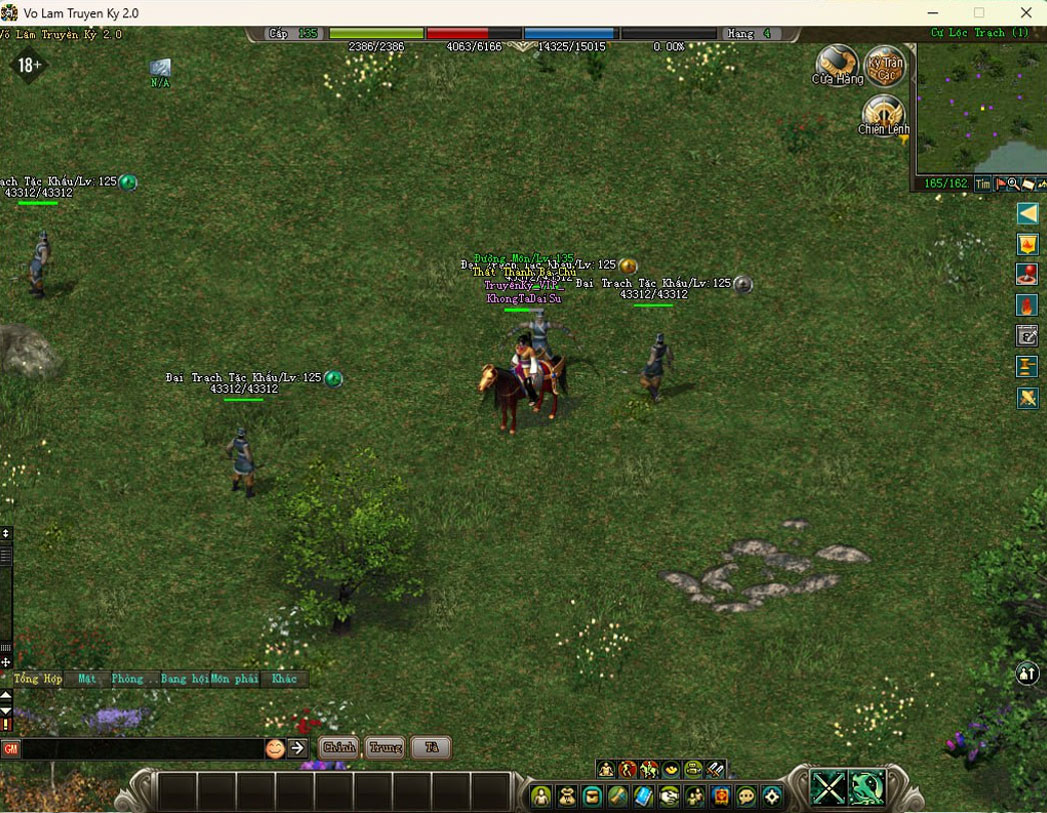Close the Vo Lam Truyen Ky window

click(x=1026, y=13)
